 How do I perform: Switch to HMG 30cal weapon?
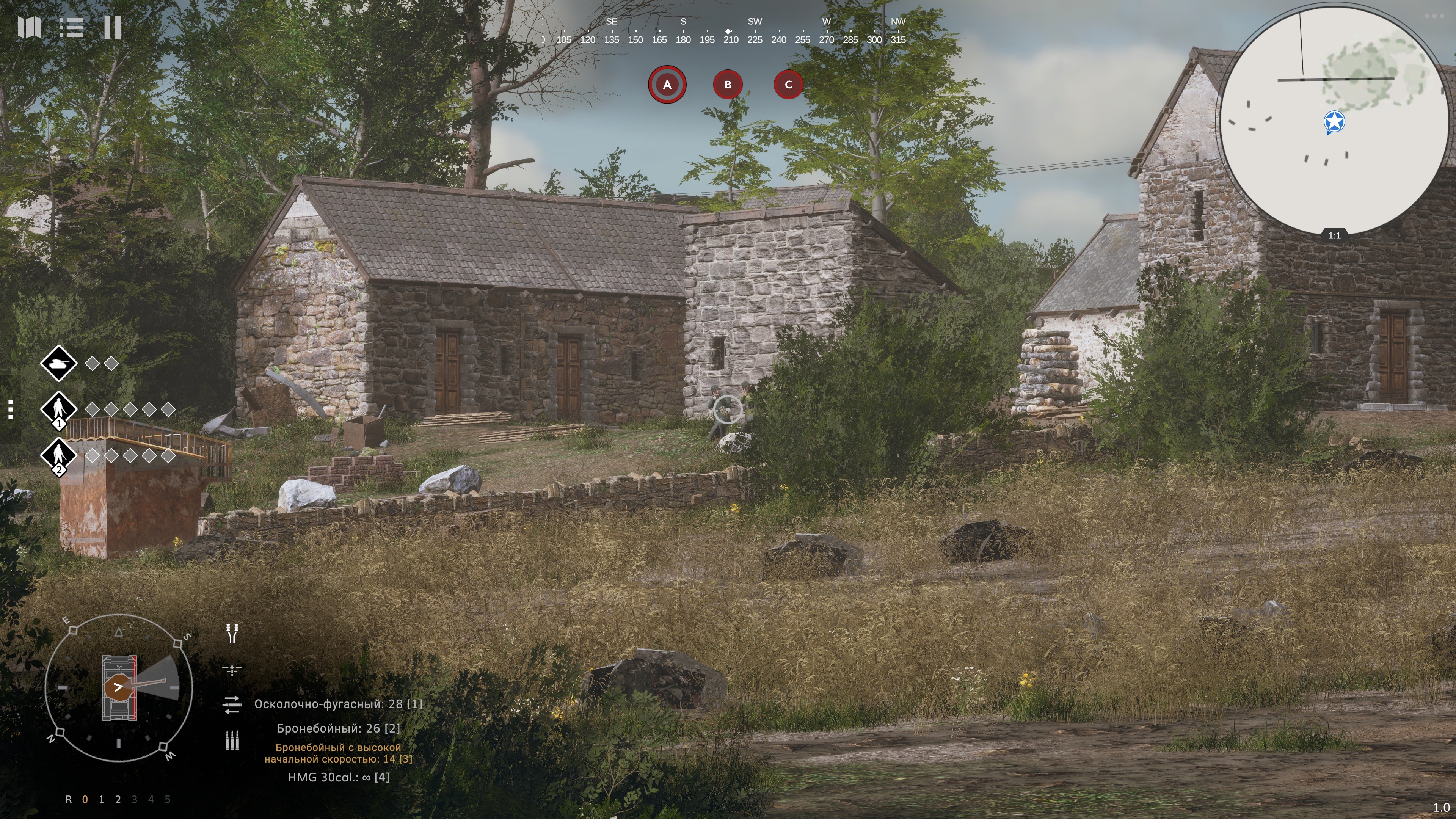[x=338, y=778]
